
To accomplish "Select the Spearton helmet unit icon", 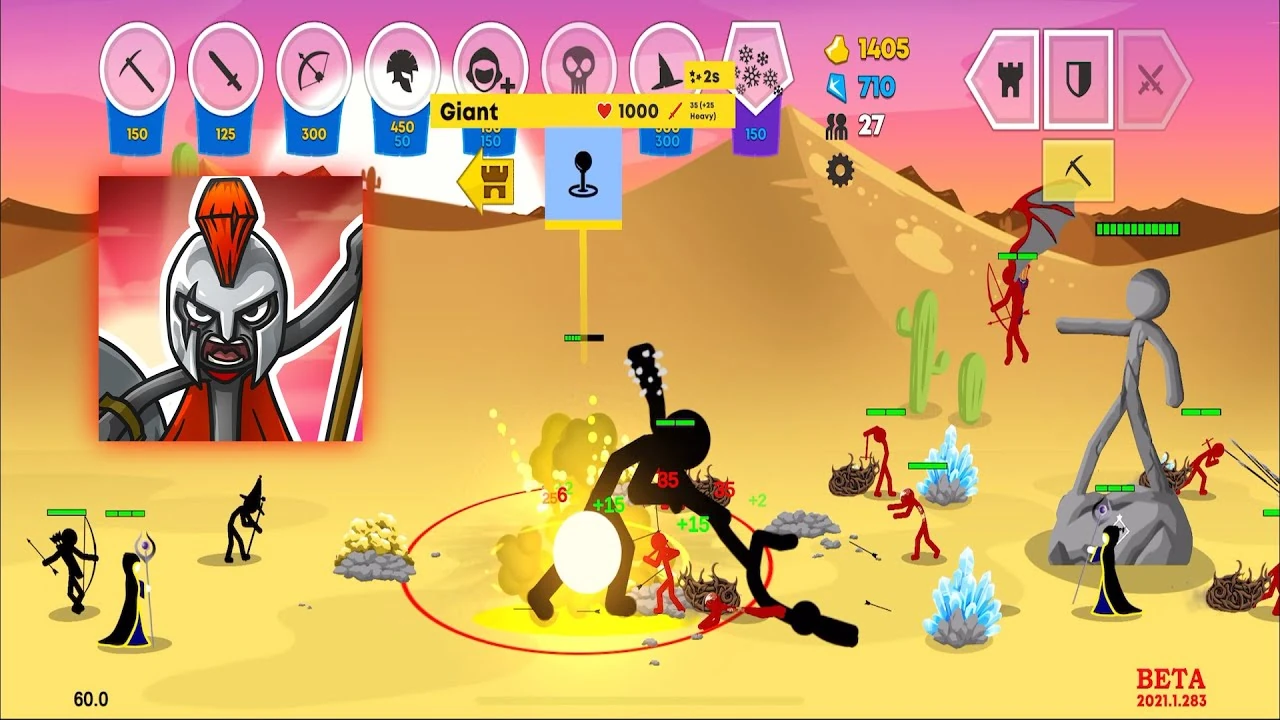I will (x=400, y=70).
